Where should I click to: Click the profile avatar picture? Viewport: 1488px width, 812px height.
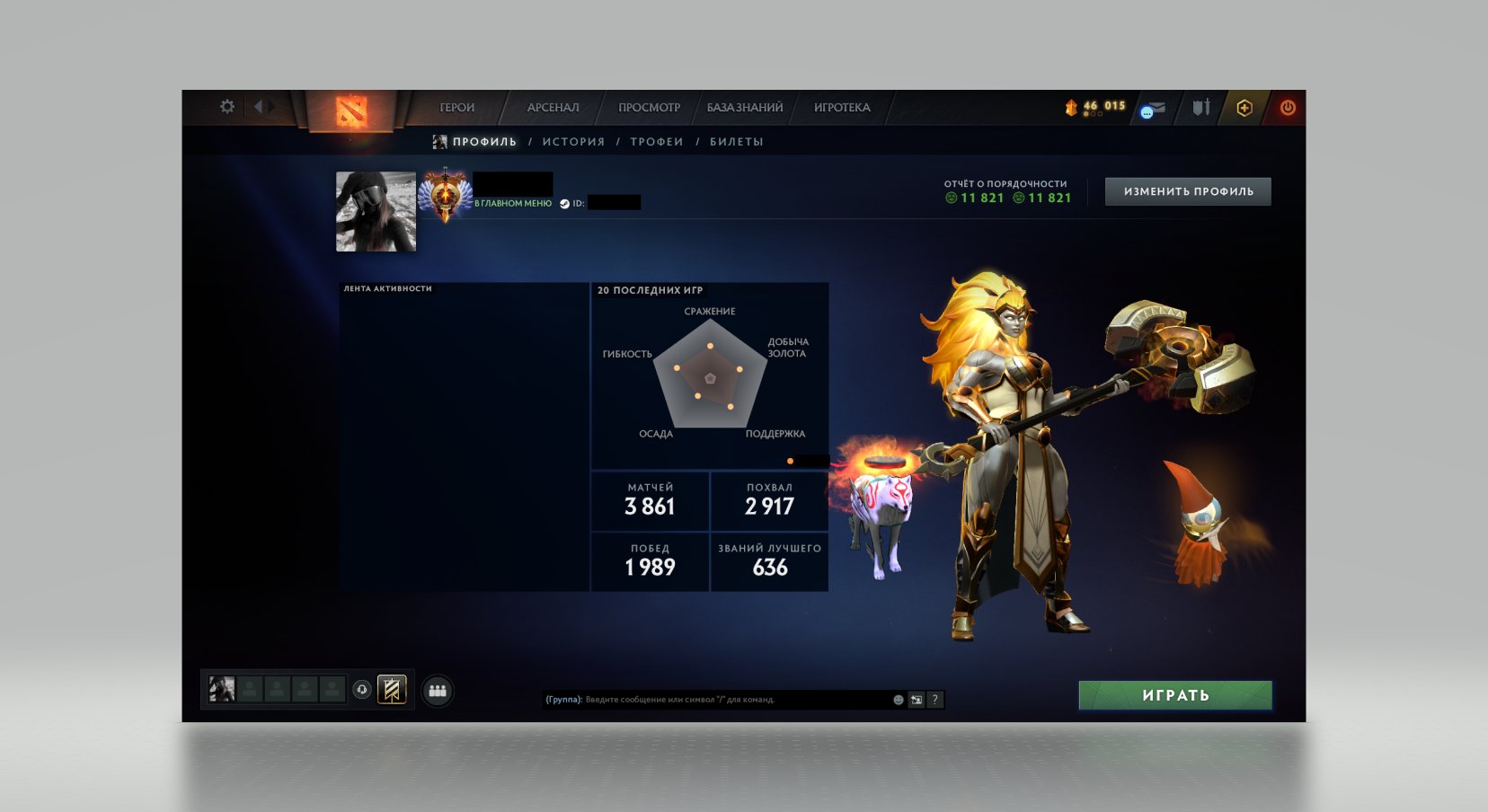pyautogui.click(x=375, y=211)
